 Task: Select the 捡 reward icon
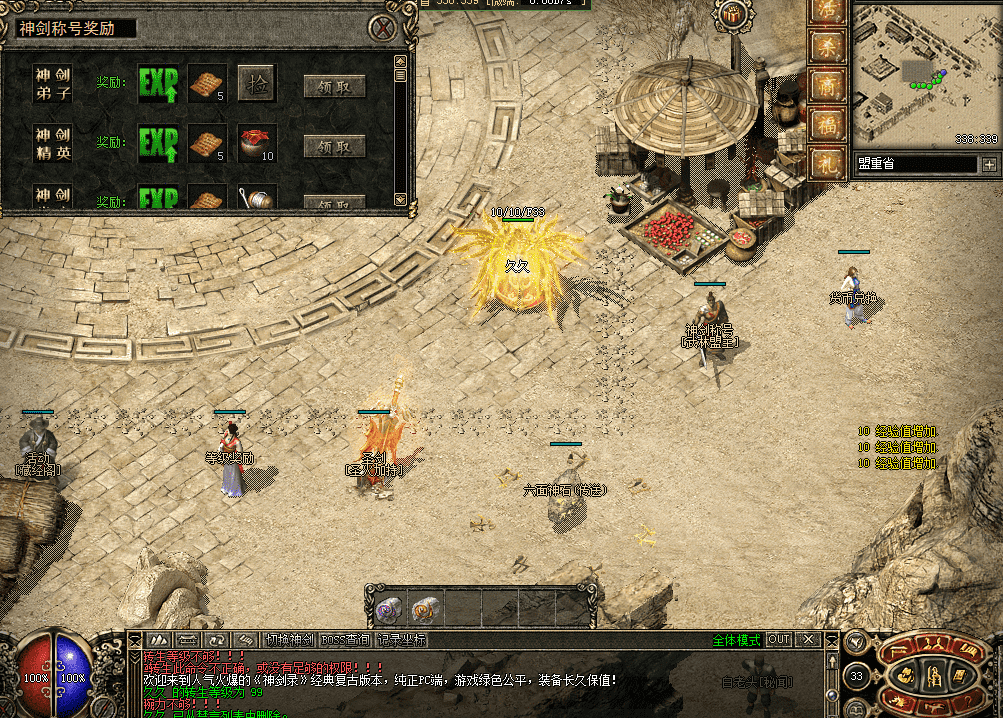256,84
